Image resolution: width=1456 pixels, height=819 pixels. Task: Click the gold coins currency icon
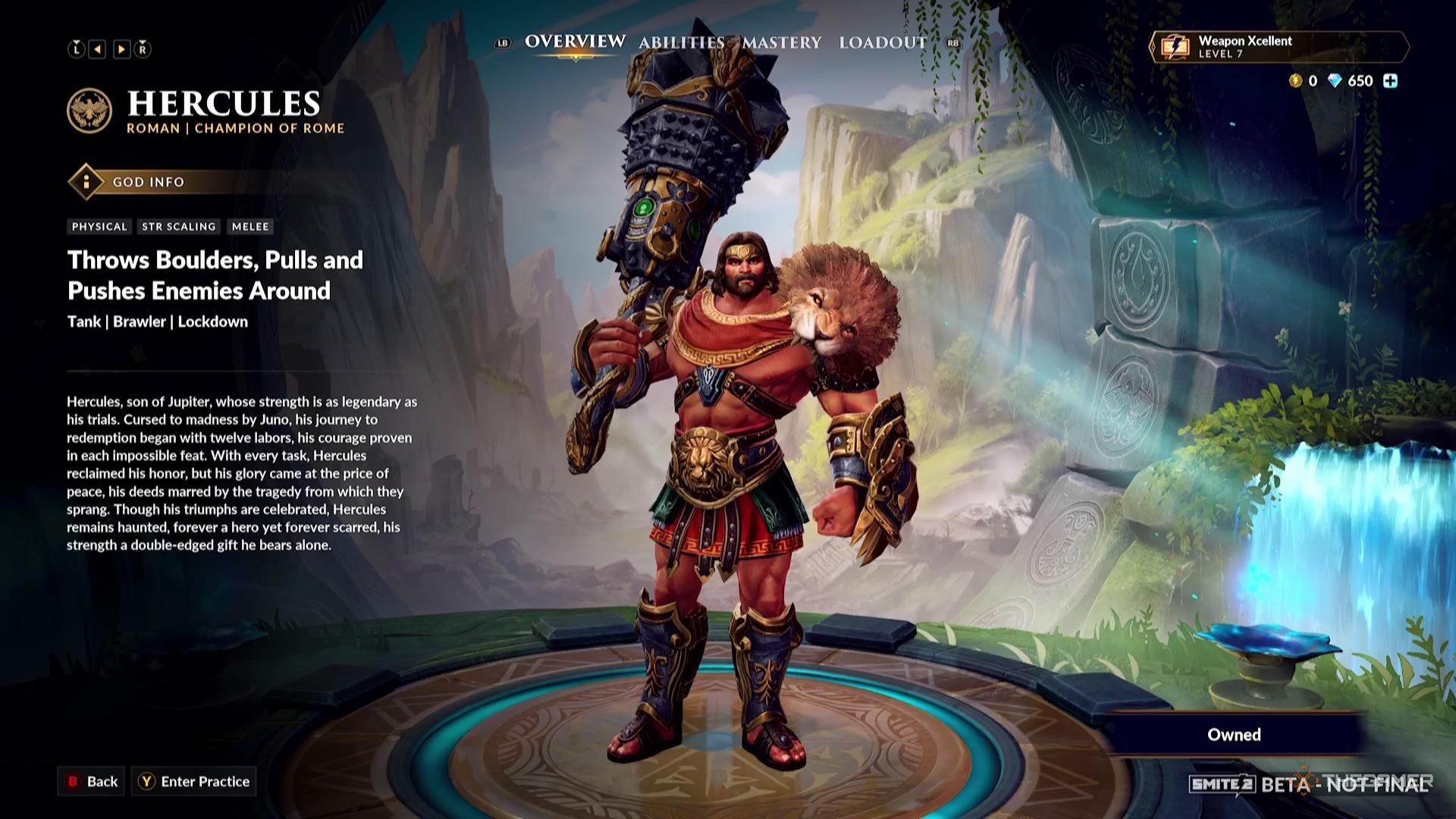coord(1294,81)
